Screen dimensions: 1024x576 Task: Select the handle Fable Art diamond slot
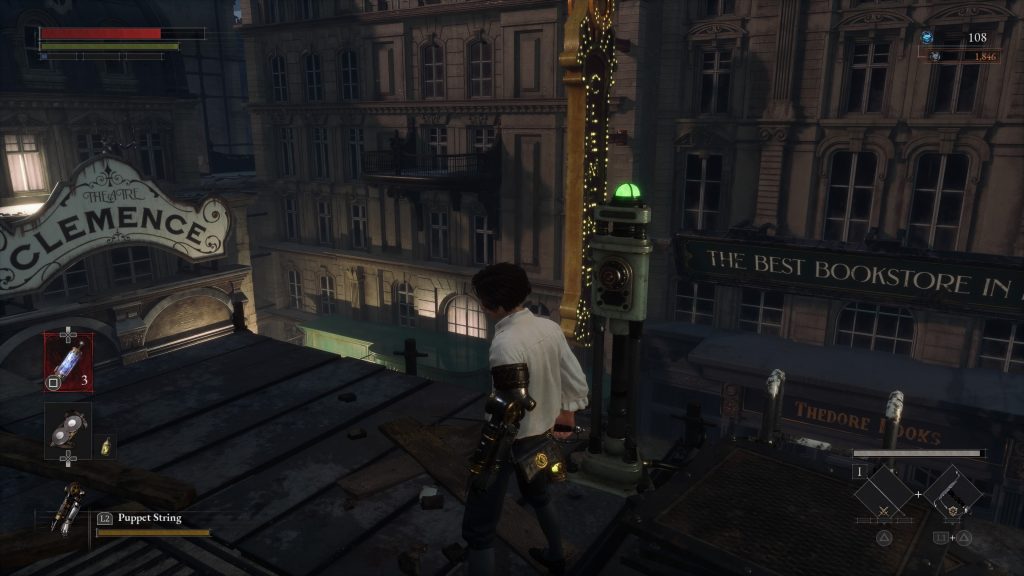pyautogui.click(x=951, y=494)
